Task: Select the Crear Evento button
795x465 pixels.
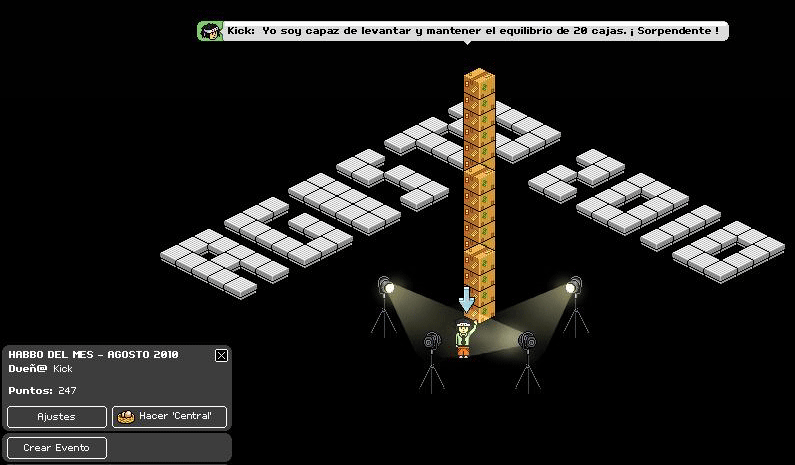Action: [56, 447]
